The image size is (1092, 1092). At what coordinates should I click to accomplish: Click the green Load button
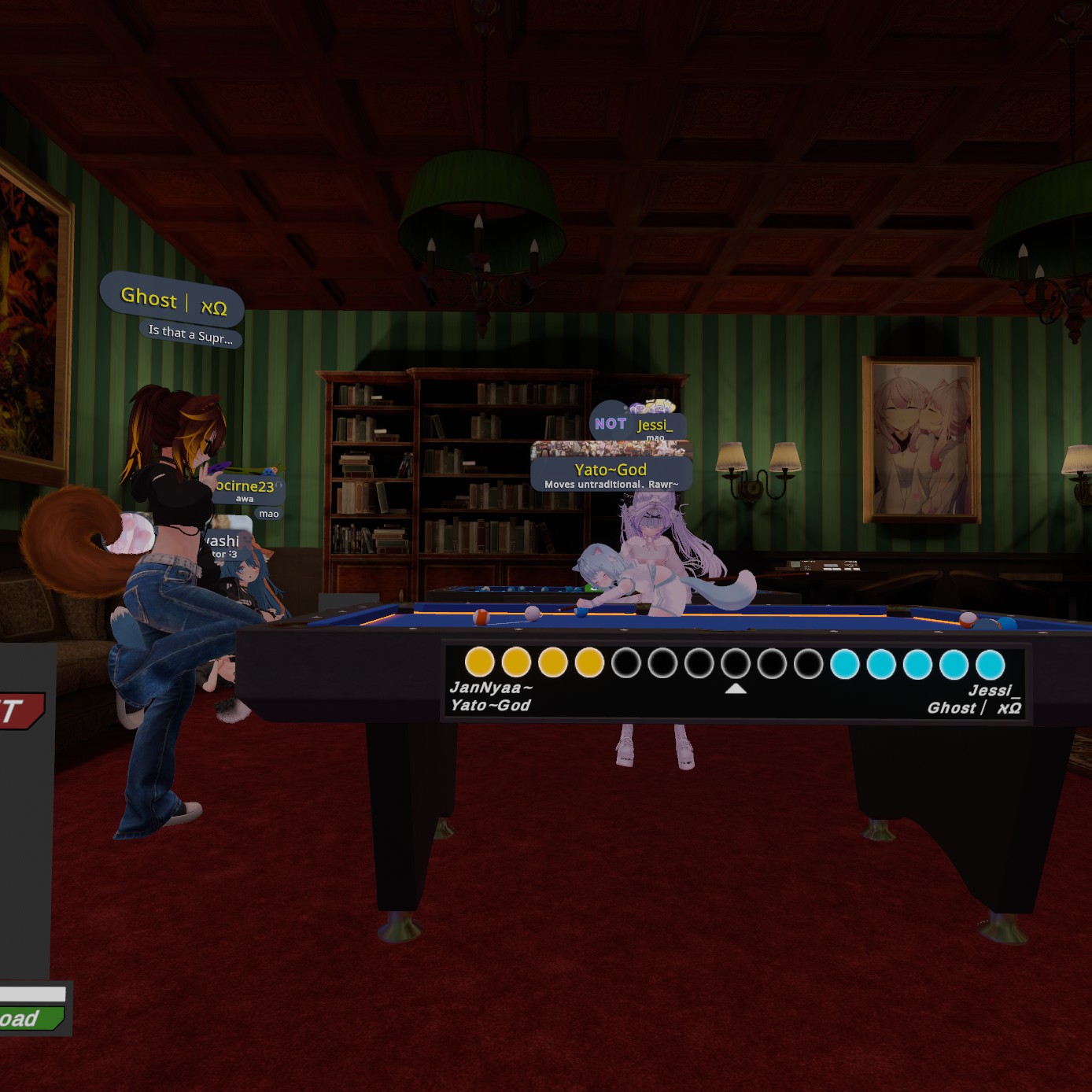click(x=28, y=1019)
